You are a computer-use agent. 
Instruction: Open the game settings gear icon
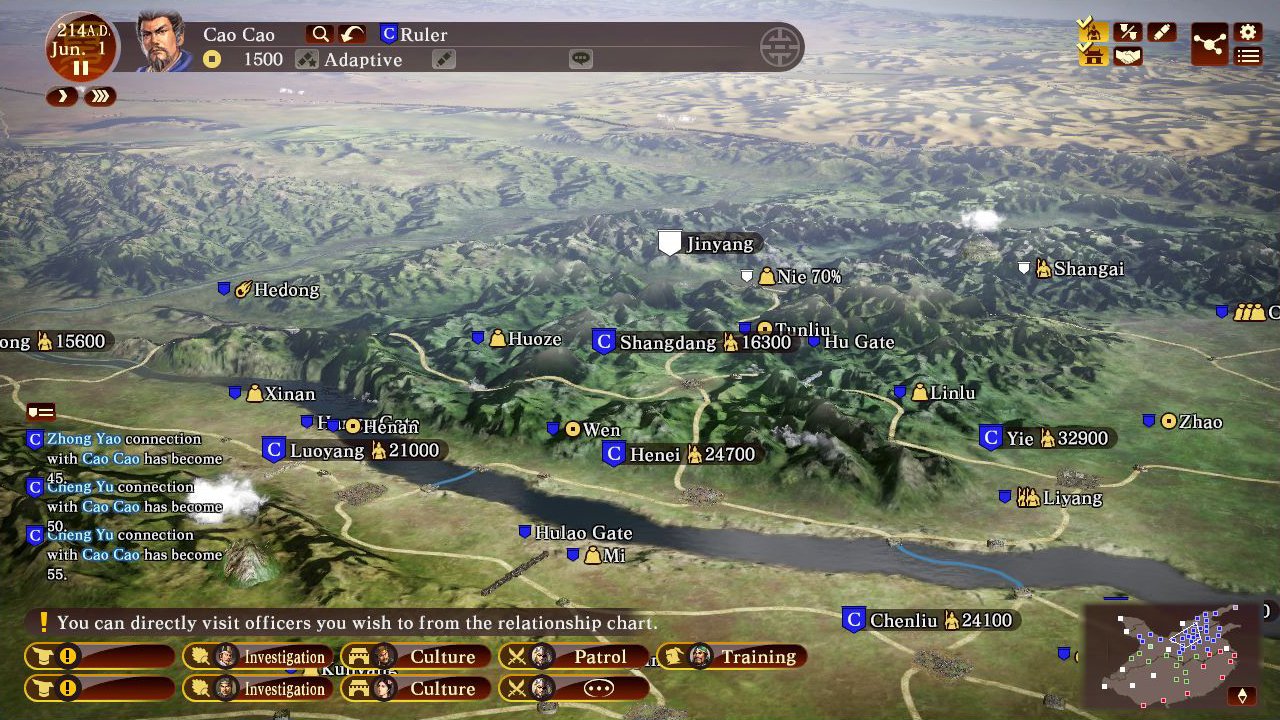[x=1248, y=30]
